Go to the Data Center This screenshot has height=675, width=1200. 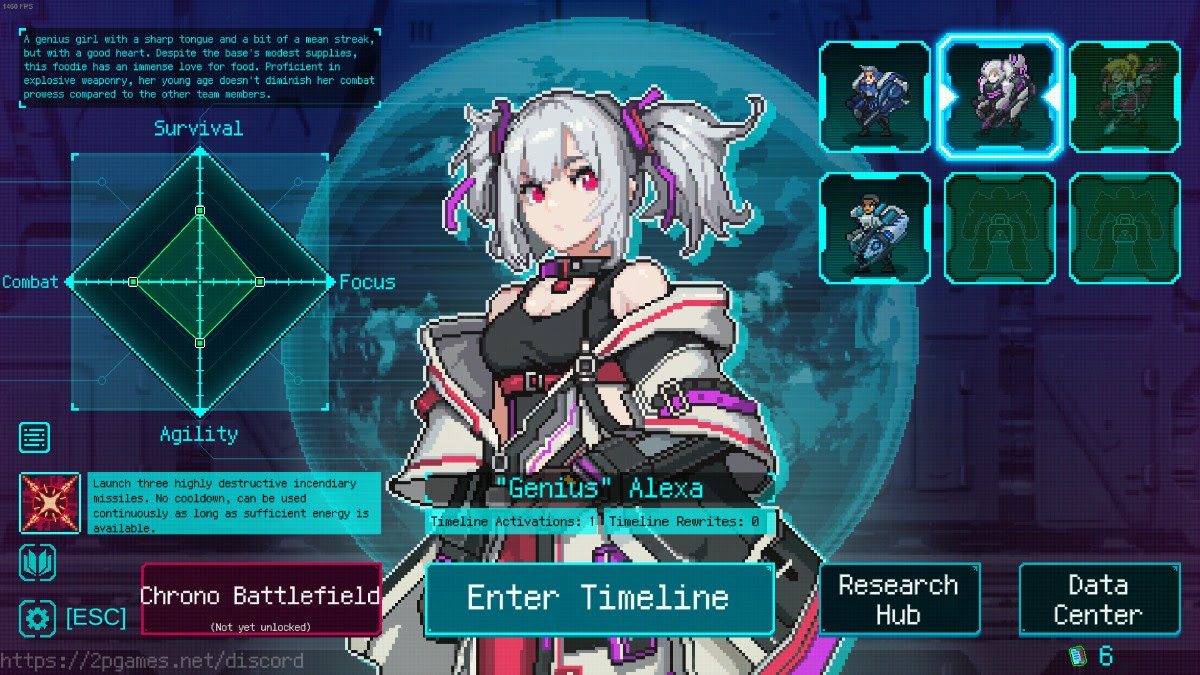coord(1098,599)
